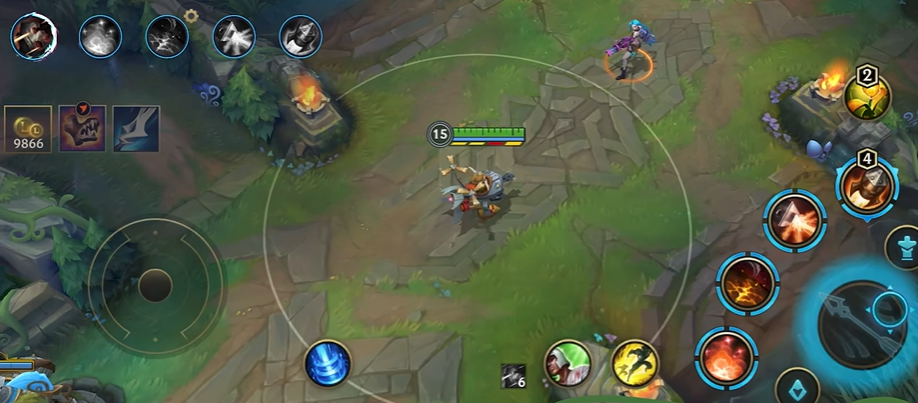
Task: Cast the lava crack ability
Action: pos(746,283)
